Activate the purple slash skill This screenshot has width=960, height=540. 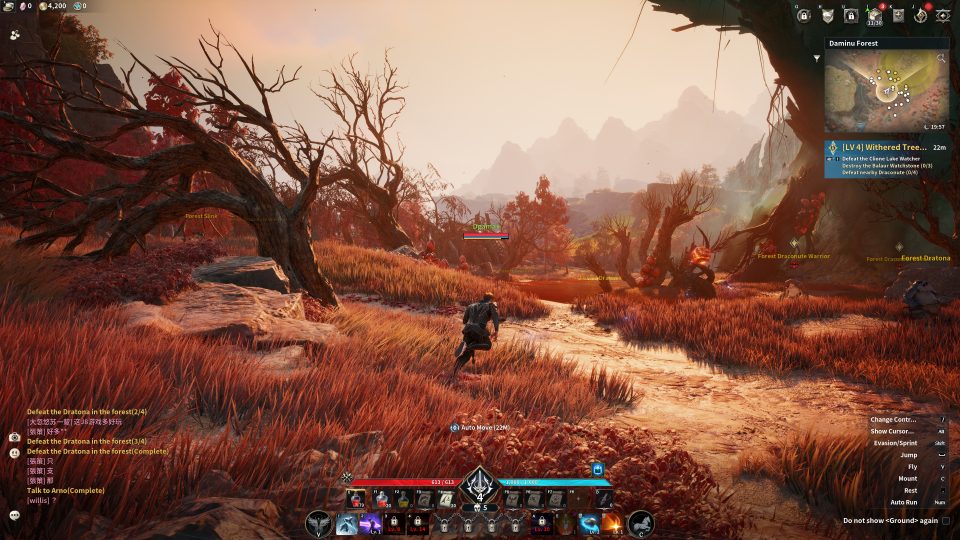coord(370,523)
